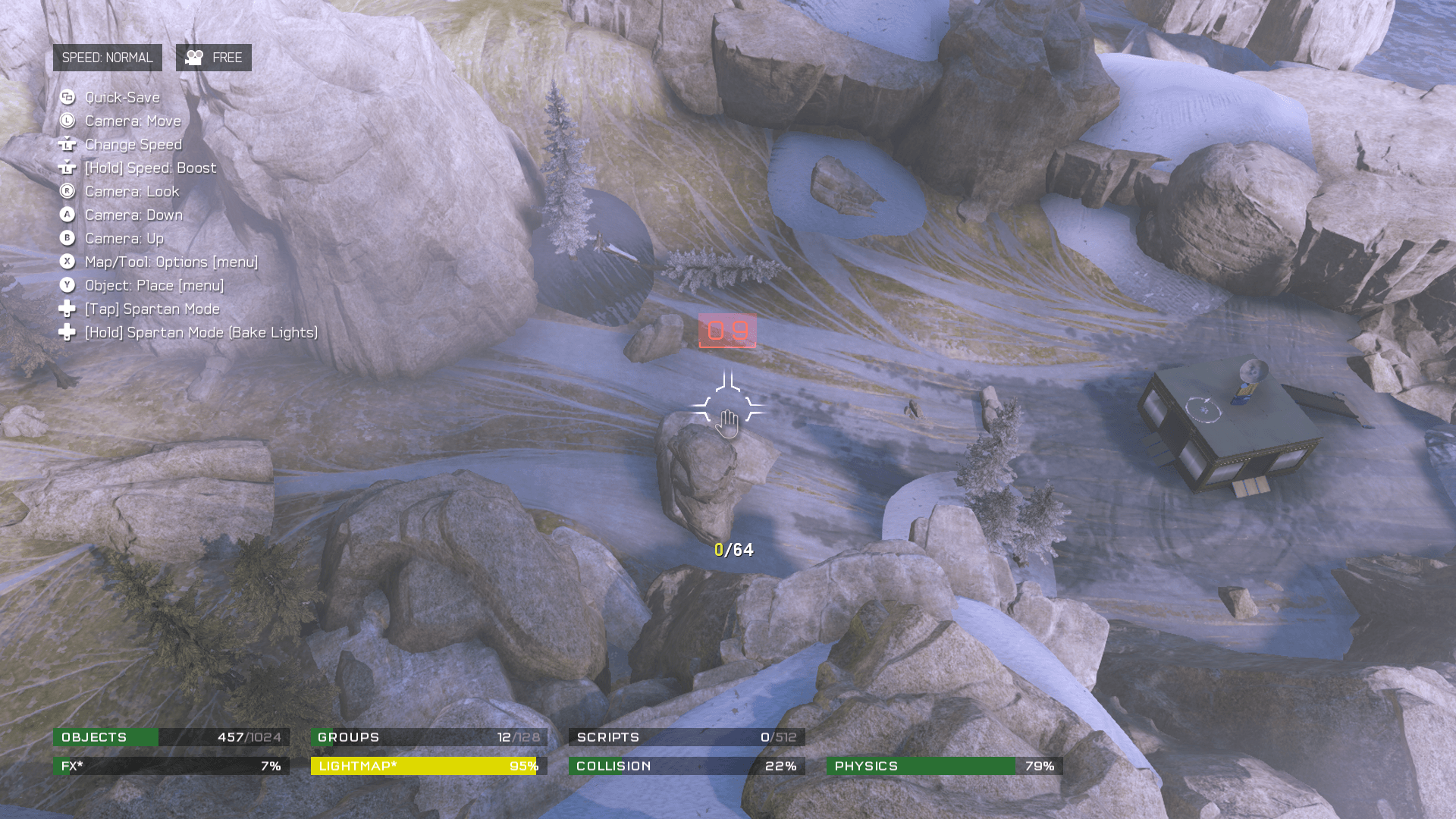
Task: Select the red 09 object marker
Action: (727, 331)
